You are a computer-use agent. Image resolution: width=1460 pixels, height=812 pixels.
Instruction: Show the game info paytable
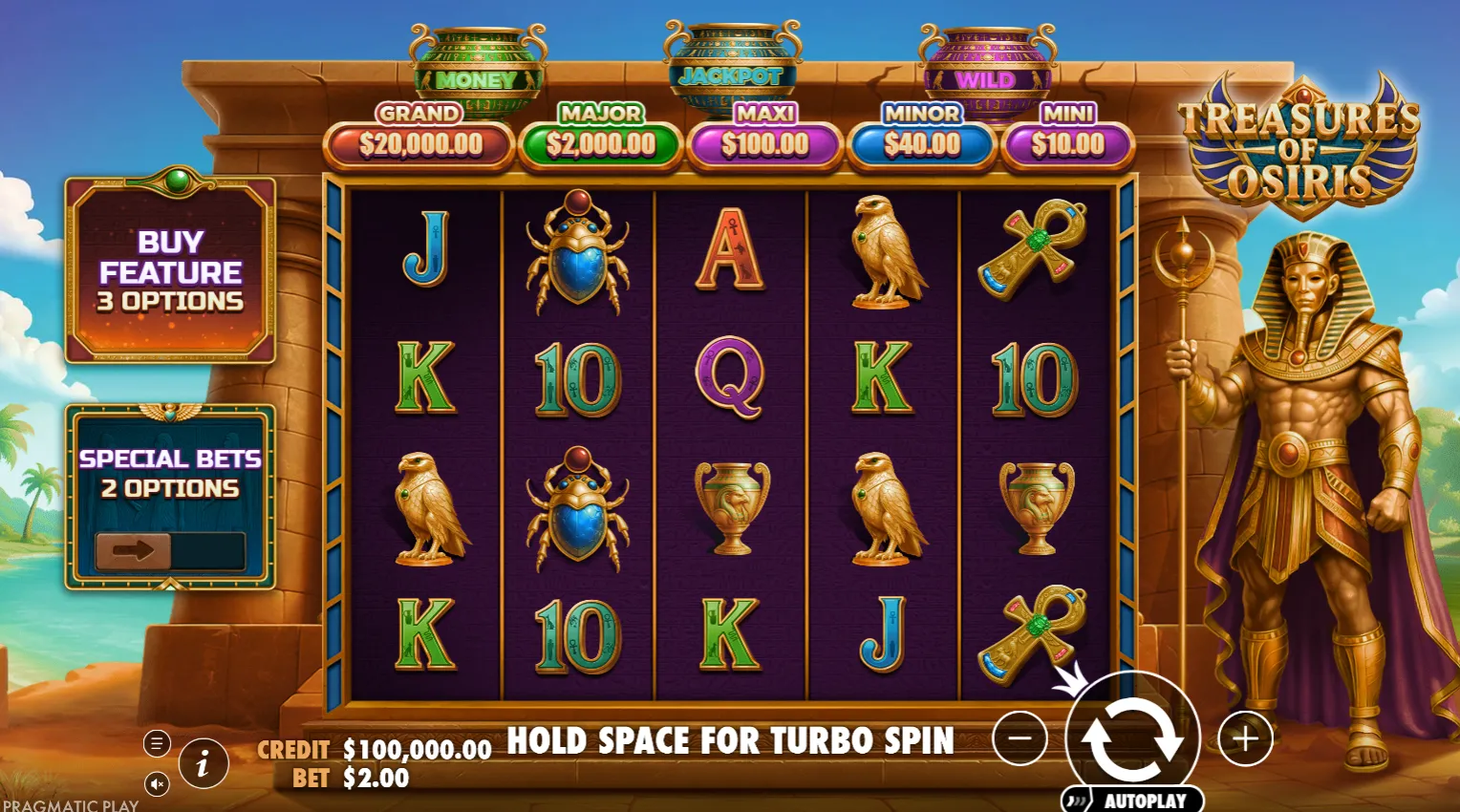(x=203, y=763)
